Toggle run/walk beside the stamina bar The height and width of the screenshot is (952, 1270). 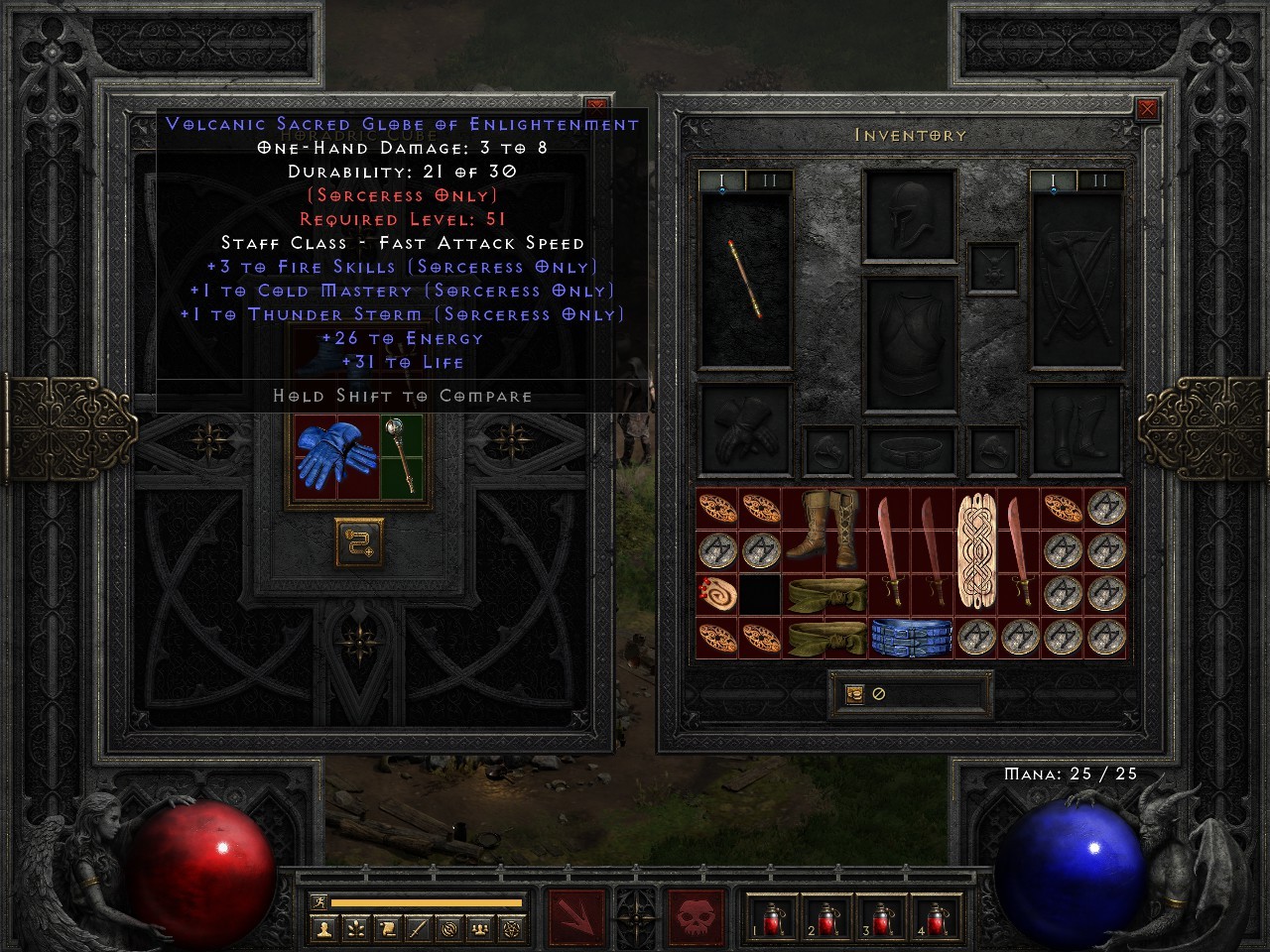click(x=319, y=901)
